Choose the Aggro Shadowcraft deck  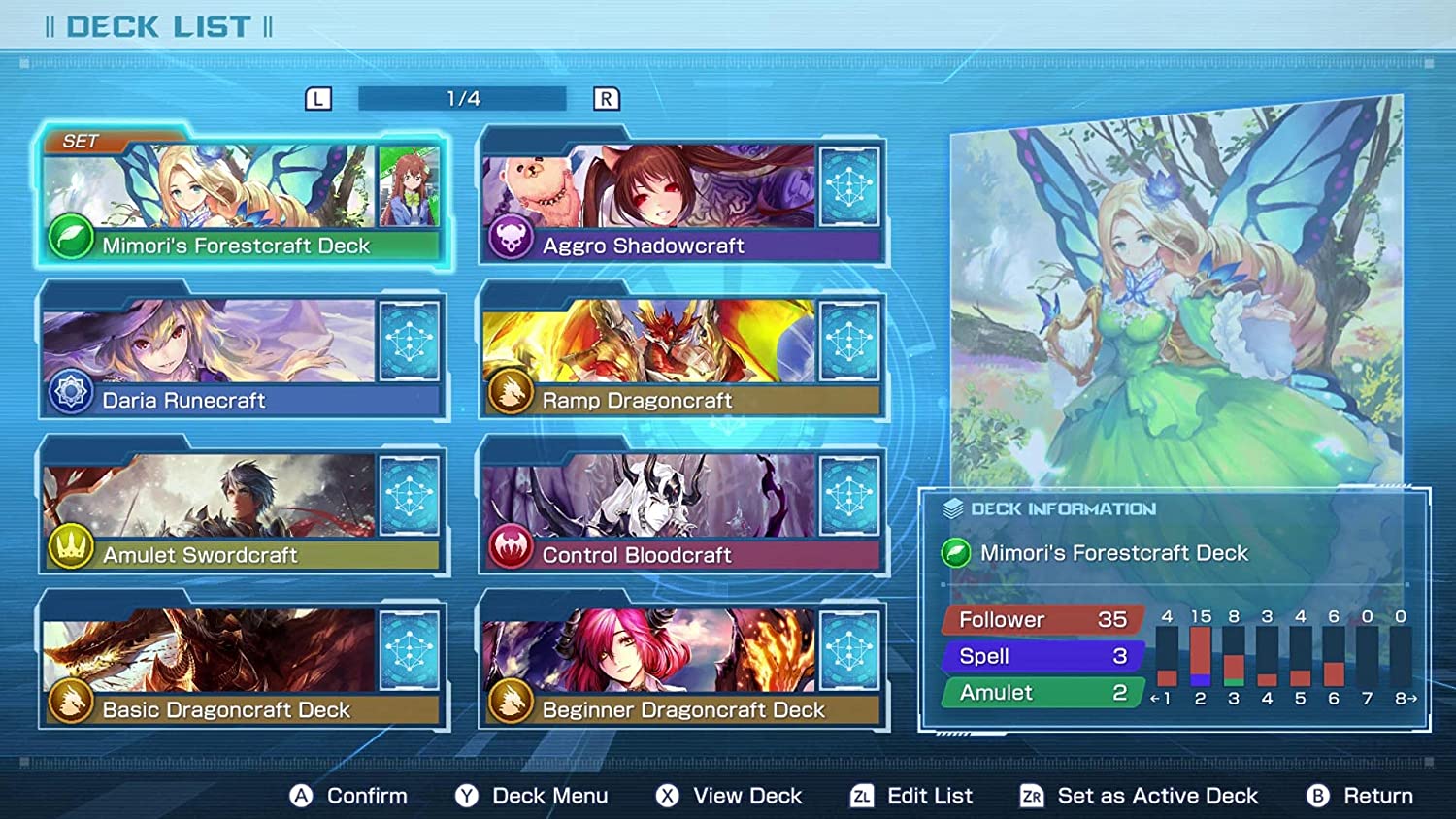pos(682,201)
